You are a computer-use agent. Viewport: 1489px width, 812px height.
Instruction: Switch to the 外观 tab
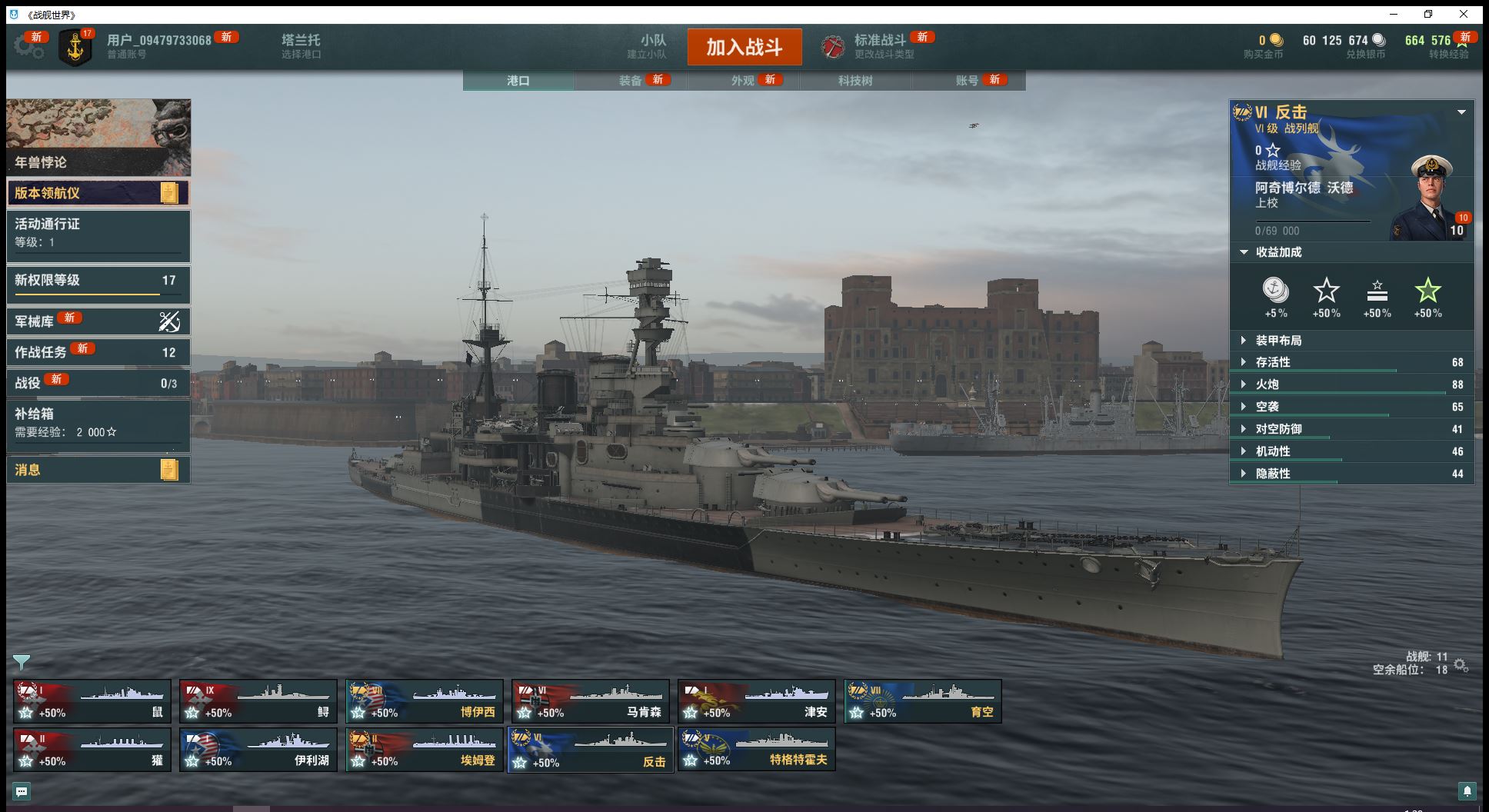(x=742, y=81)
